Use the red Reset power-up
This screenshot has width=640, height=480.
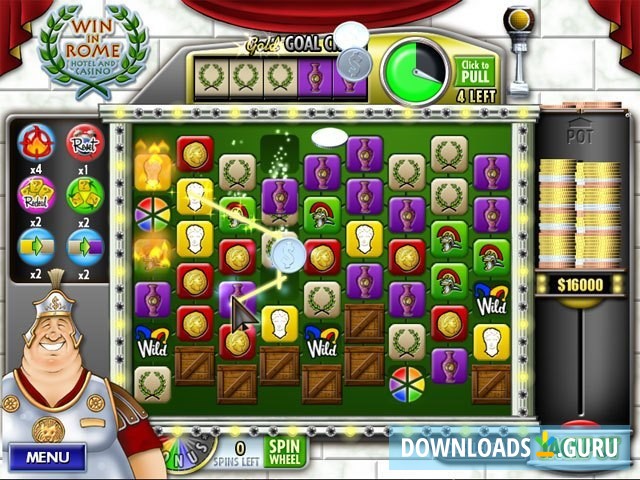85,143
